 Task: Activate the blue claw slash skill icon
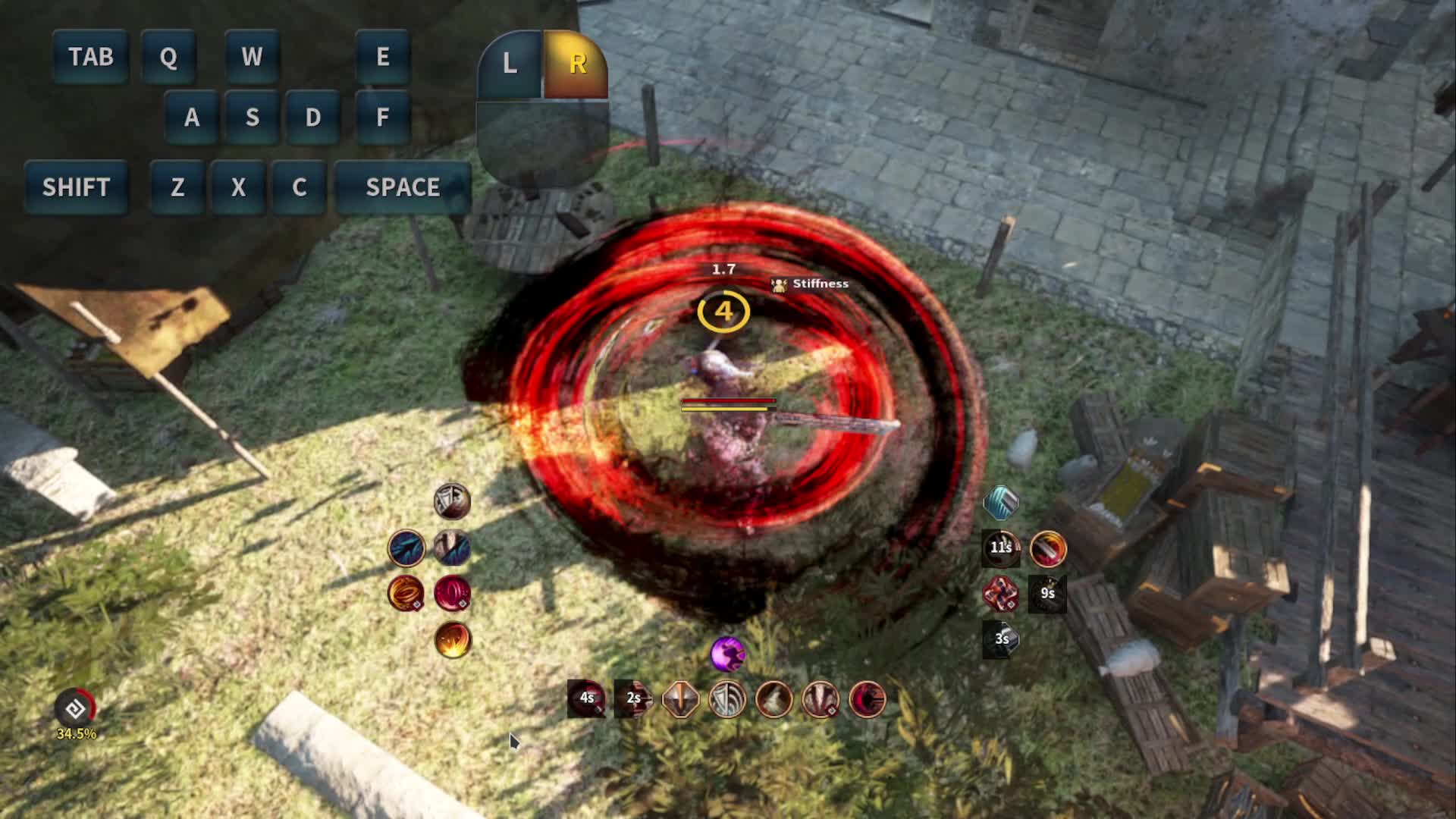coord(406,548)
